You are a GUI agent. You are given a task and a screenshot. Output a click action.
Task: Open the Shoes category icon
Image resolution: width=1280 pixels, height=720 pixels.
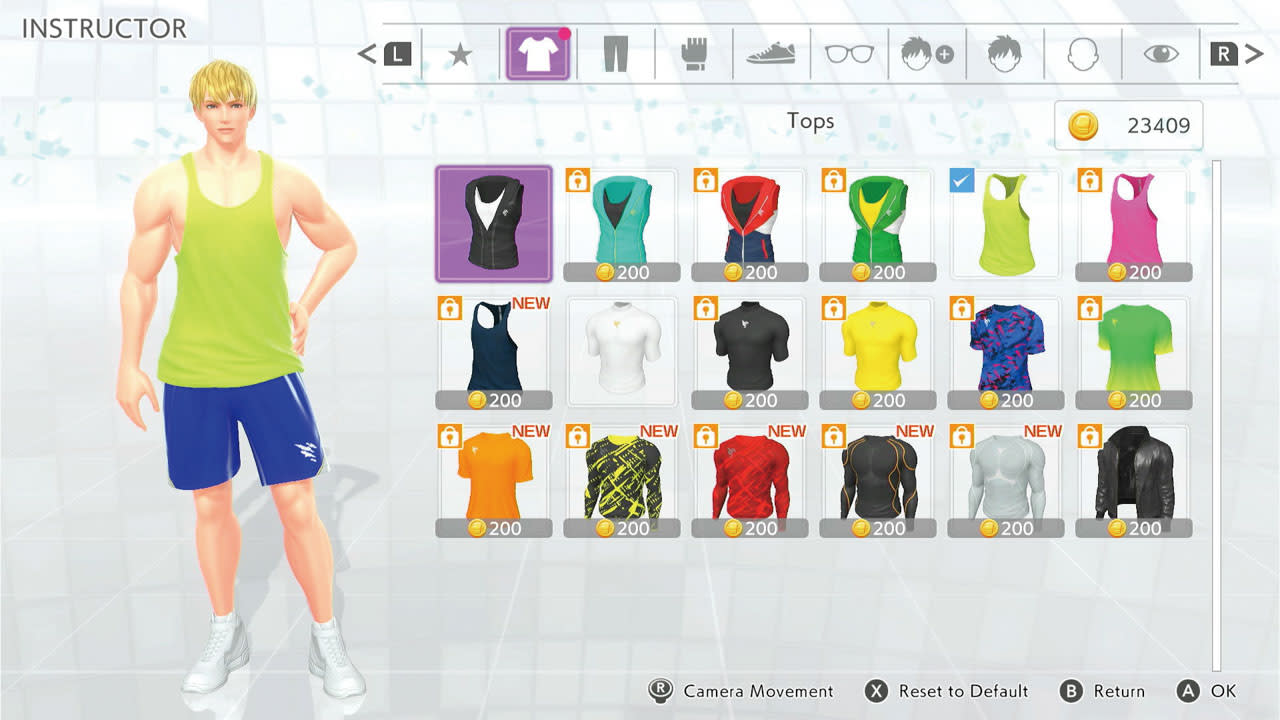point(771,54)
